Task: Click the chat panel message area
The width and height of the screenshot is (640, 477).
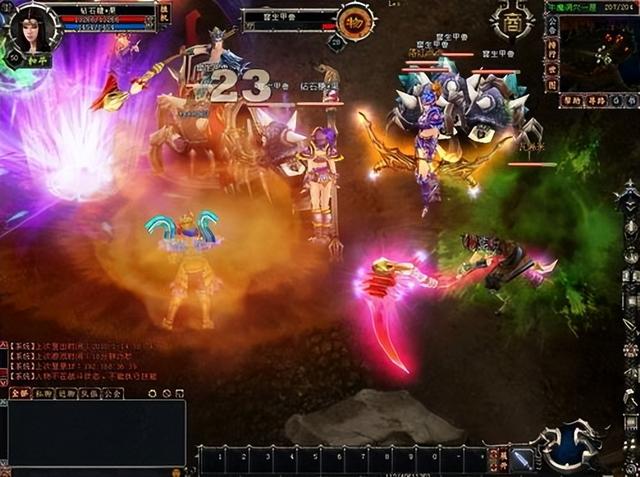Action: 95,432
